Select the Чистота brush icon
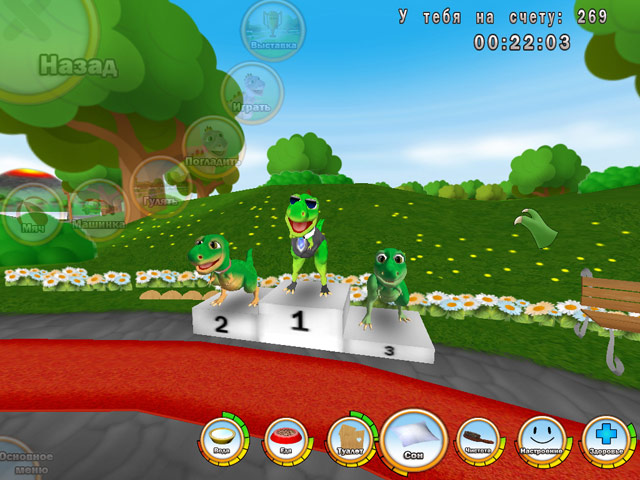 [x=477, y=438]
